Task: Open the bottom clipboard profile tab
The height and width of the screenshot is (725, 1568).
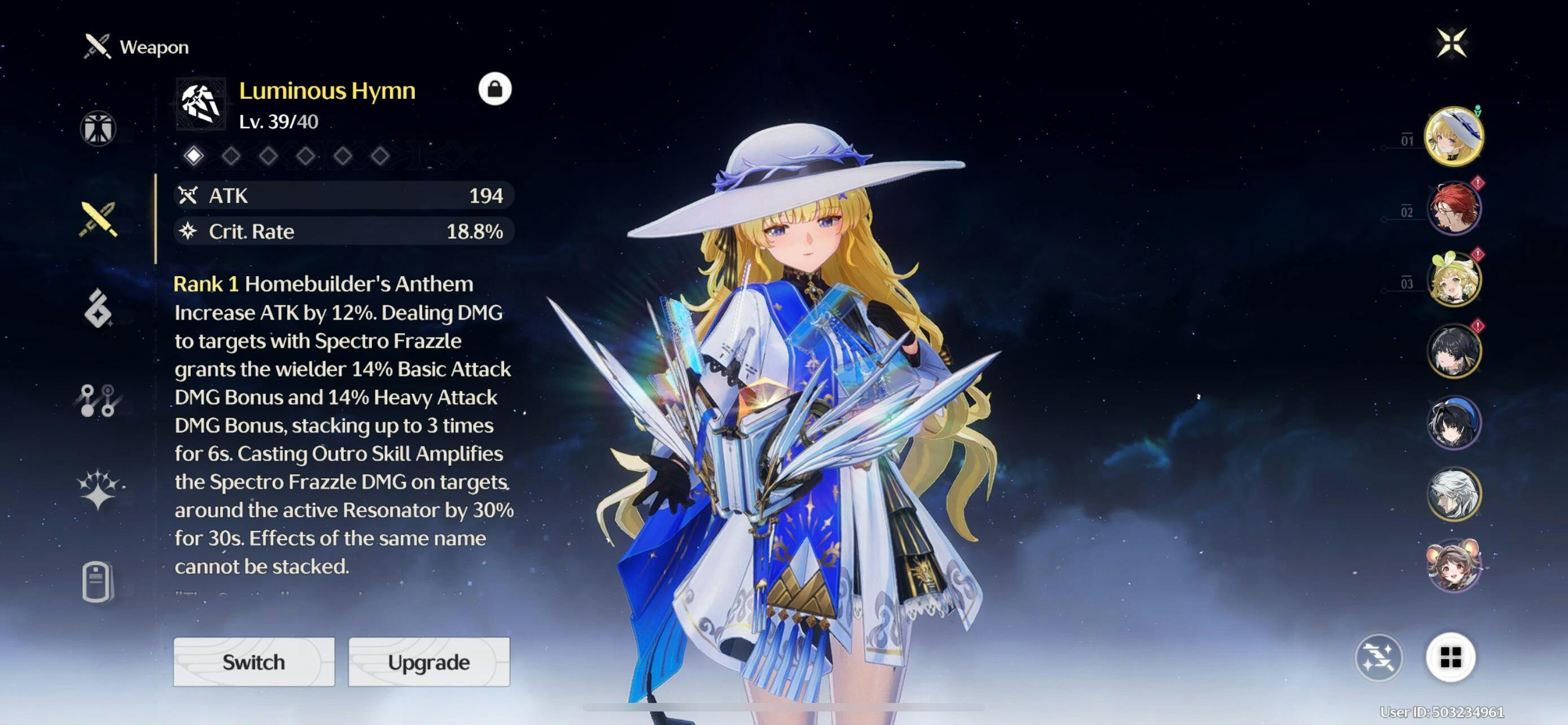Action: tap(98, 582)
